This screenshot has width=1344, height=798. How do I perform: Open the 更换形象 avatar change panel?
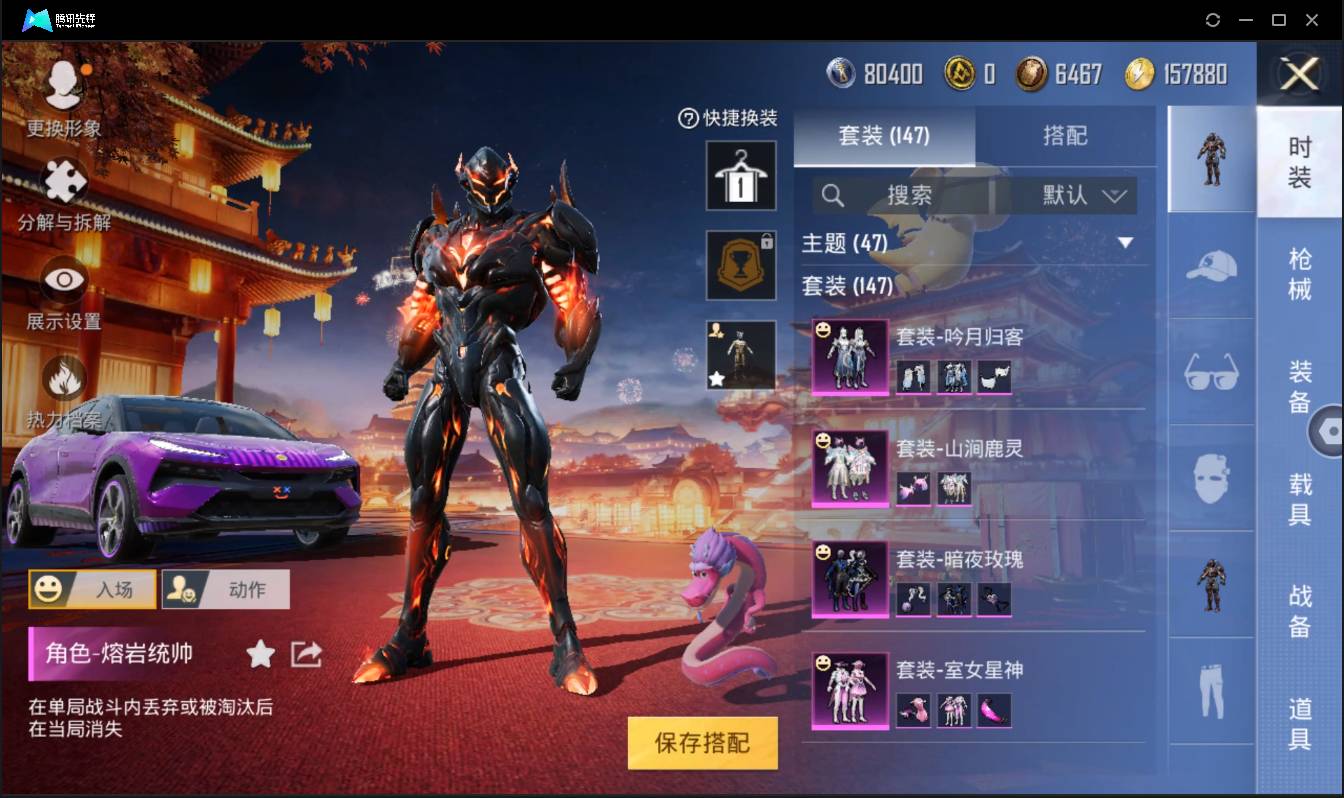62,105
